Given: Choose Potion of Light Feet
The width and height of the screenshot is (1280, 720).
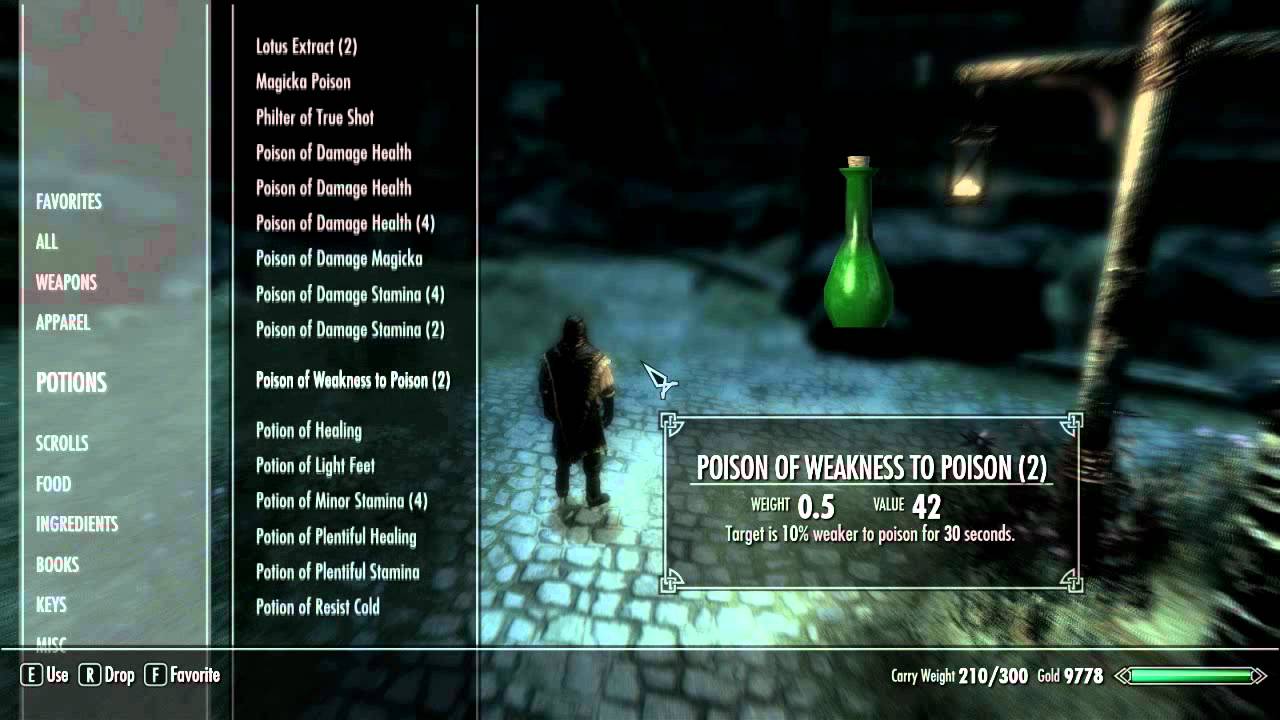Looking at the screenshot, I should pyautogui.click(x=315, y=466).
